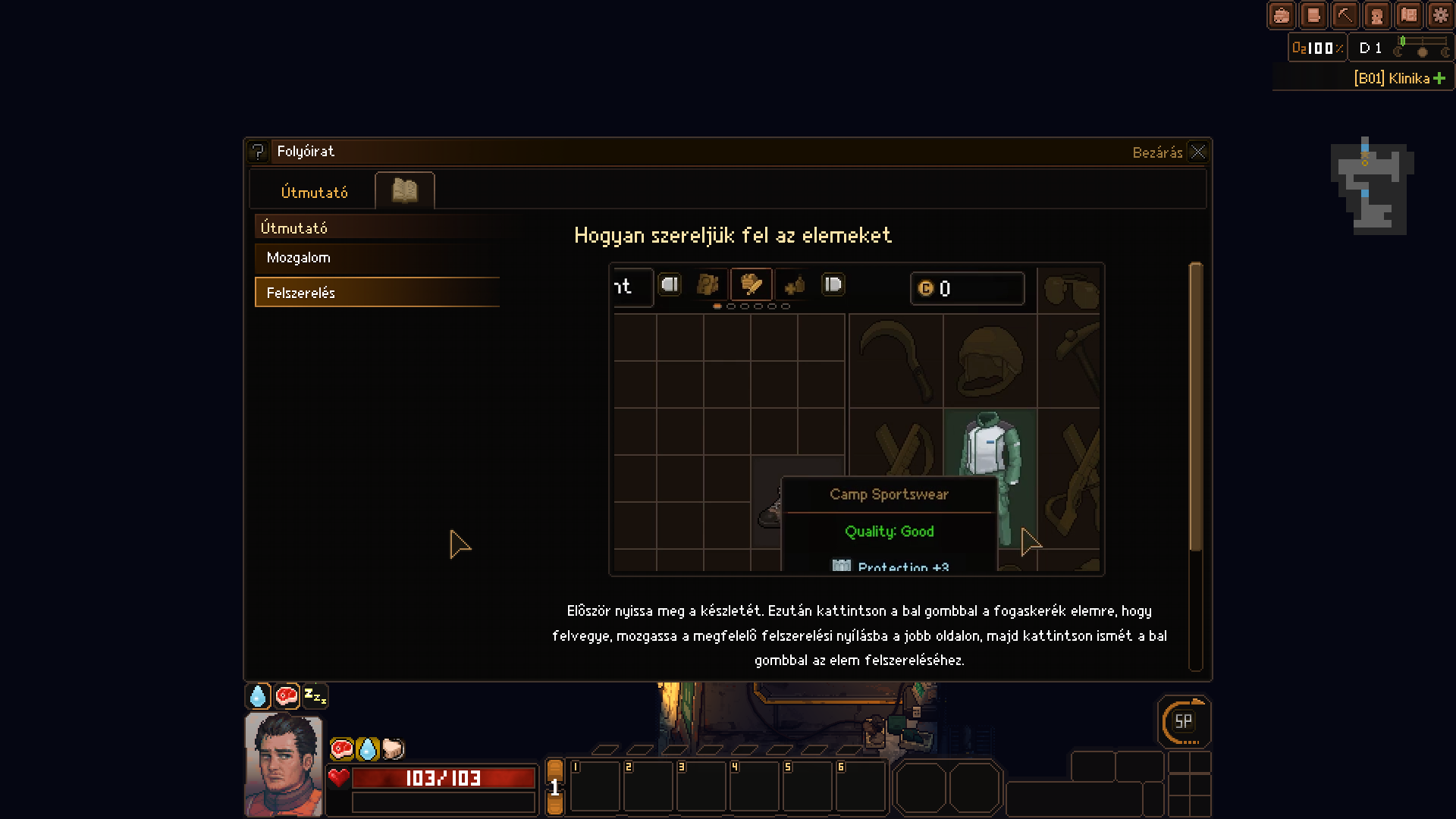The height and width of the screenshot is (819, 1456).
Task: Open the gear settings icon
Action: (x=1440, y=15)
